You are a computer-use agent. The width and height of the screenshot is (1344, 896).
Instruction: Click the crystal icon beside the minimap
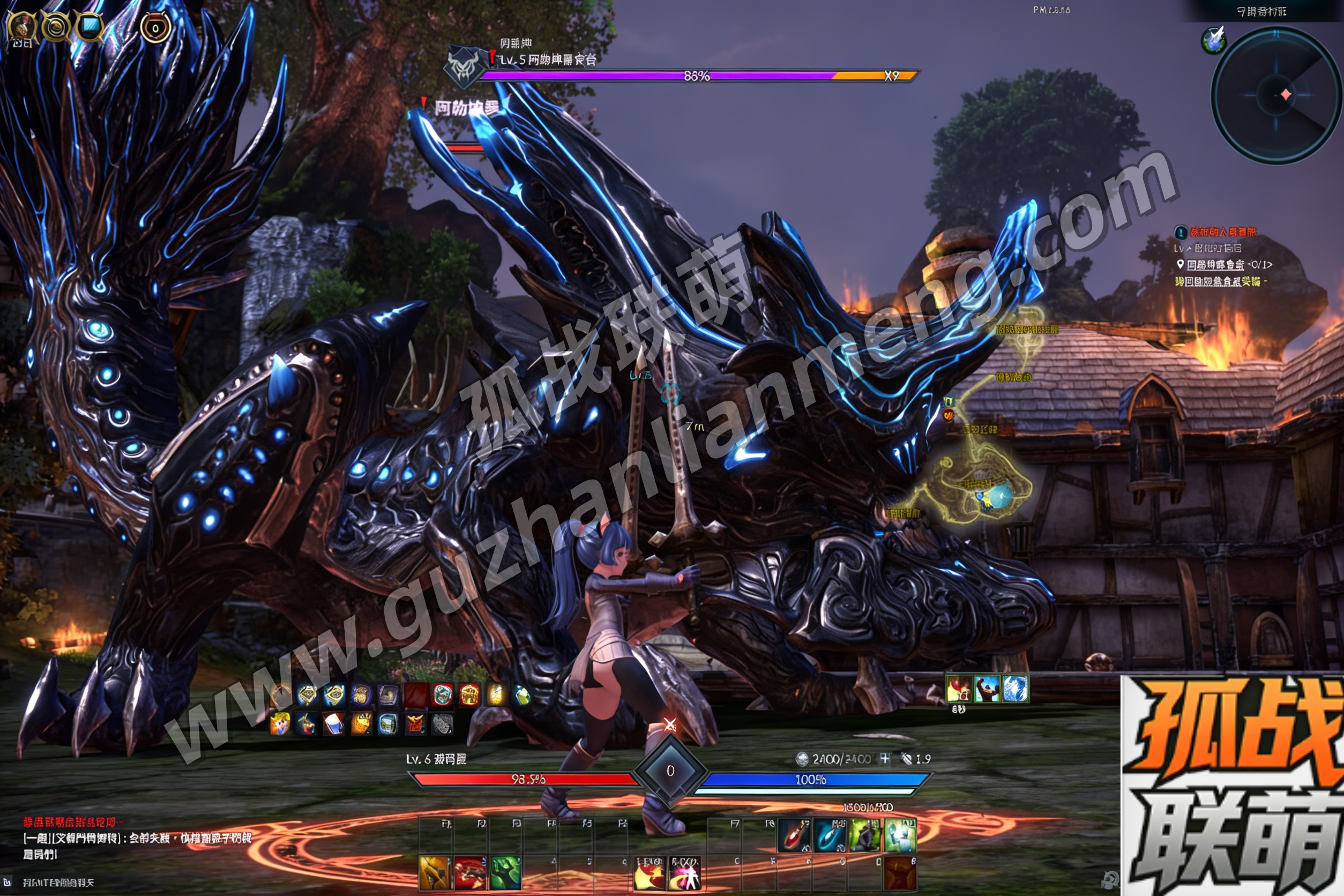[1214, 40]
